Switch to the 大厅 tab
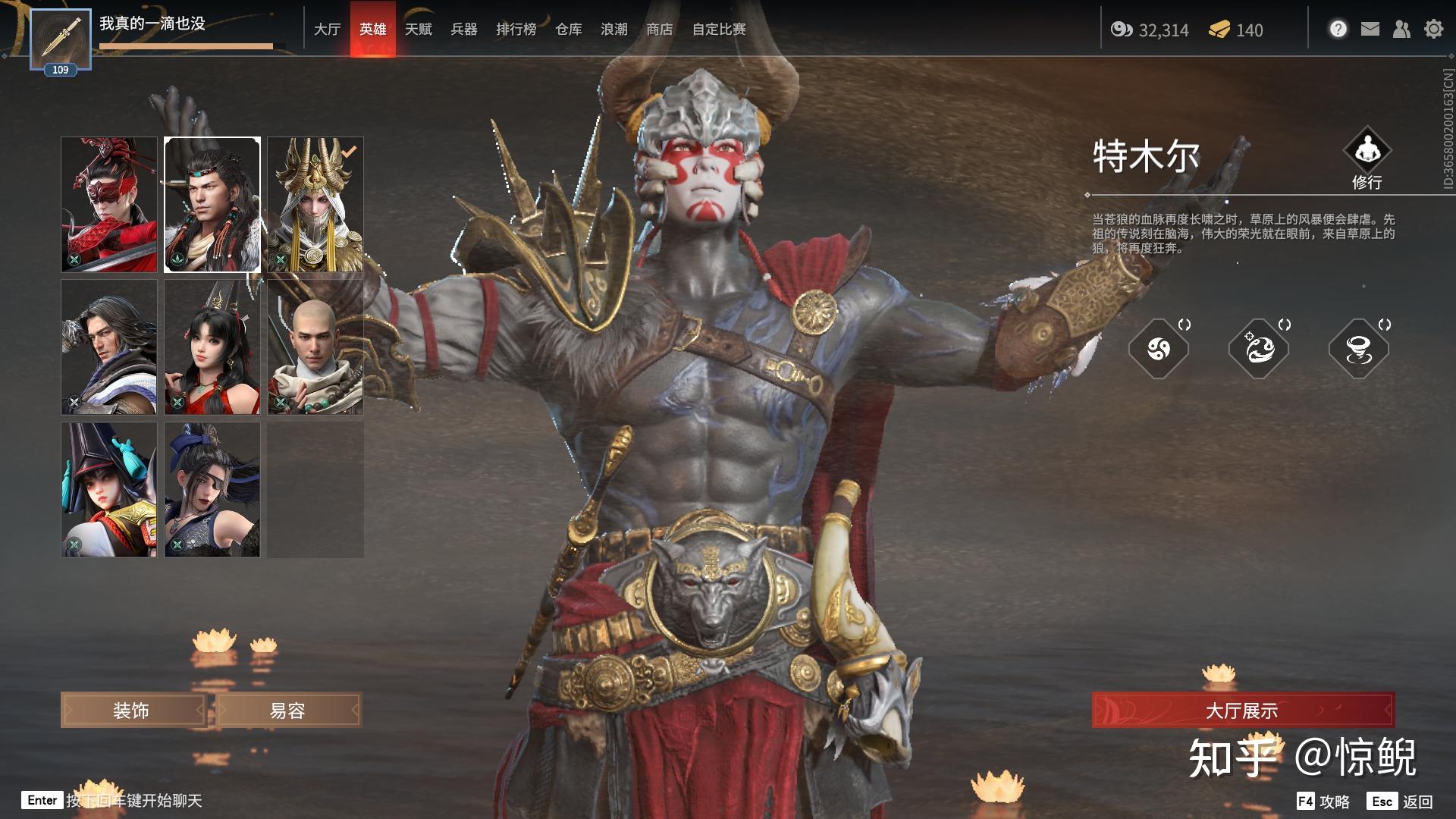 pyautogui.click(x=327, y=29)
